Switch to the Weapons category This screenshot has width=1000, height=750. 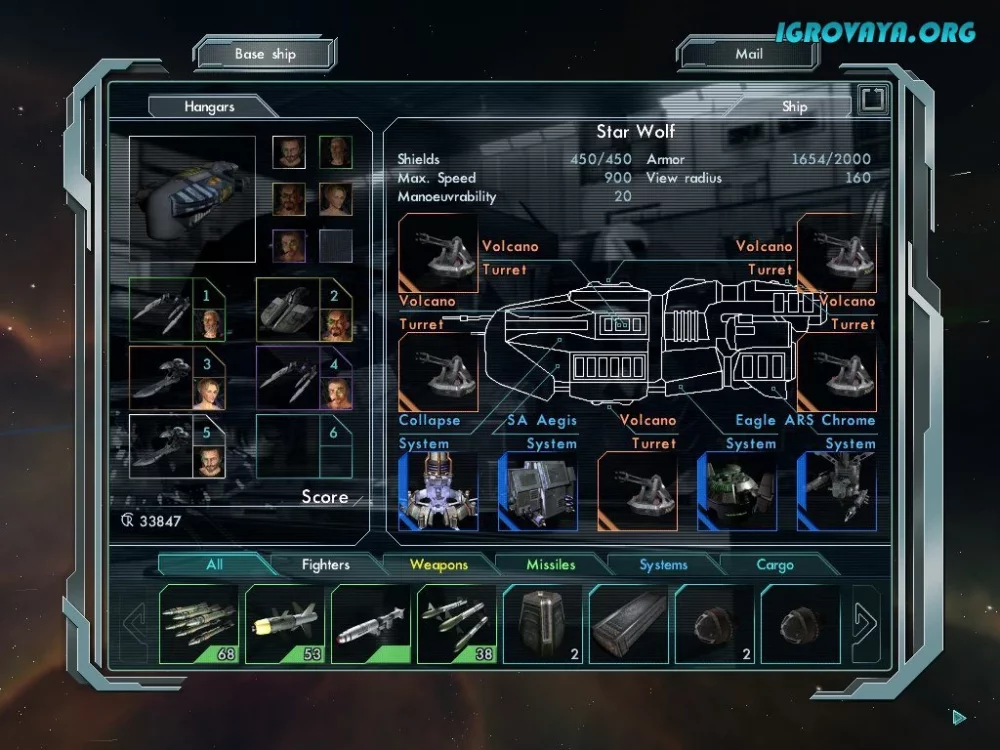438,565
